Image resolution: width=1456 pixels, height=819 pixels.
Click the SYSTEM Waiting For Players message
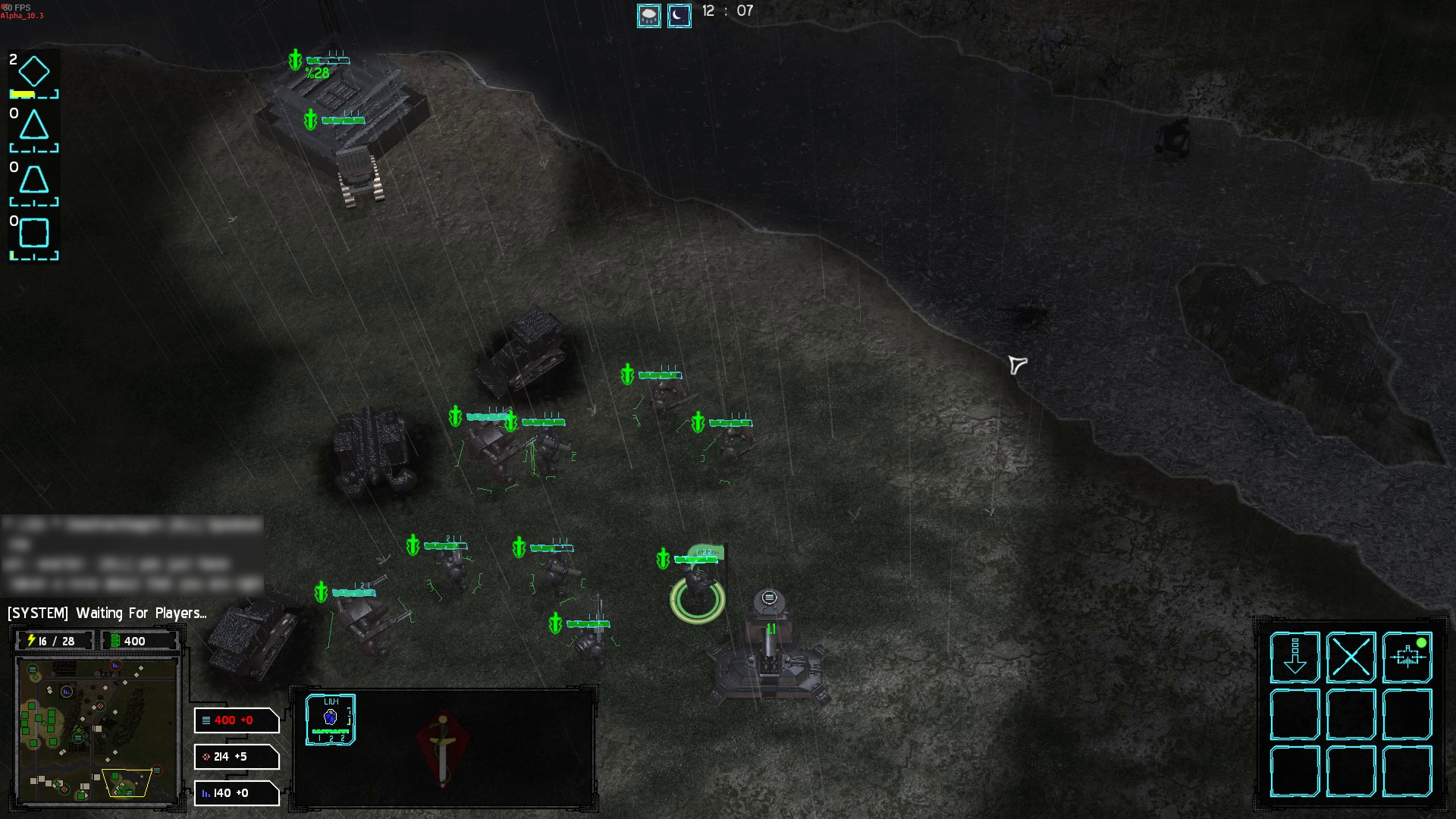click(106, 614)
